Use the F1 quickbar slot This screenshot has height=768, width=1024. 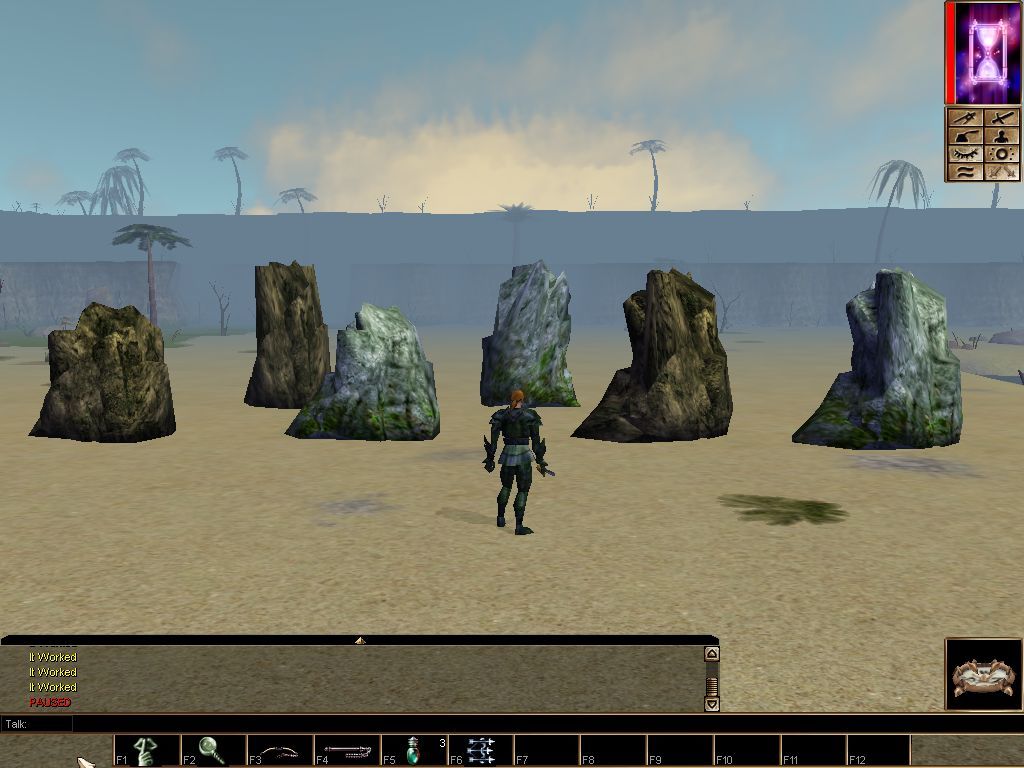click(147, 750)
